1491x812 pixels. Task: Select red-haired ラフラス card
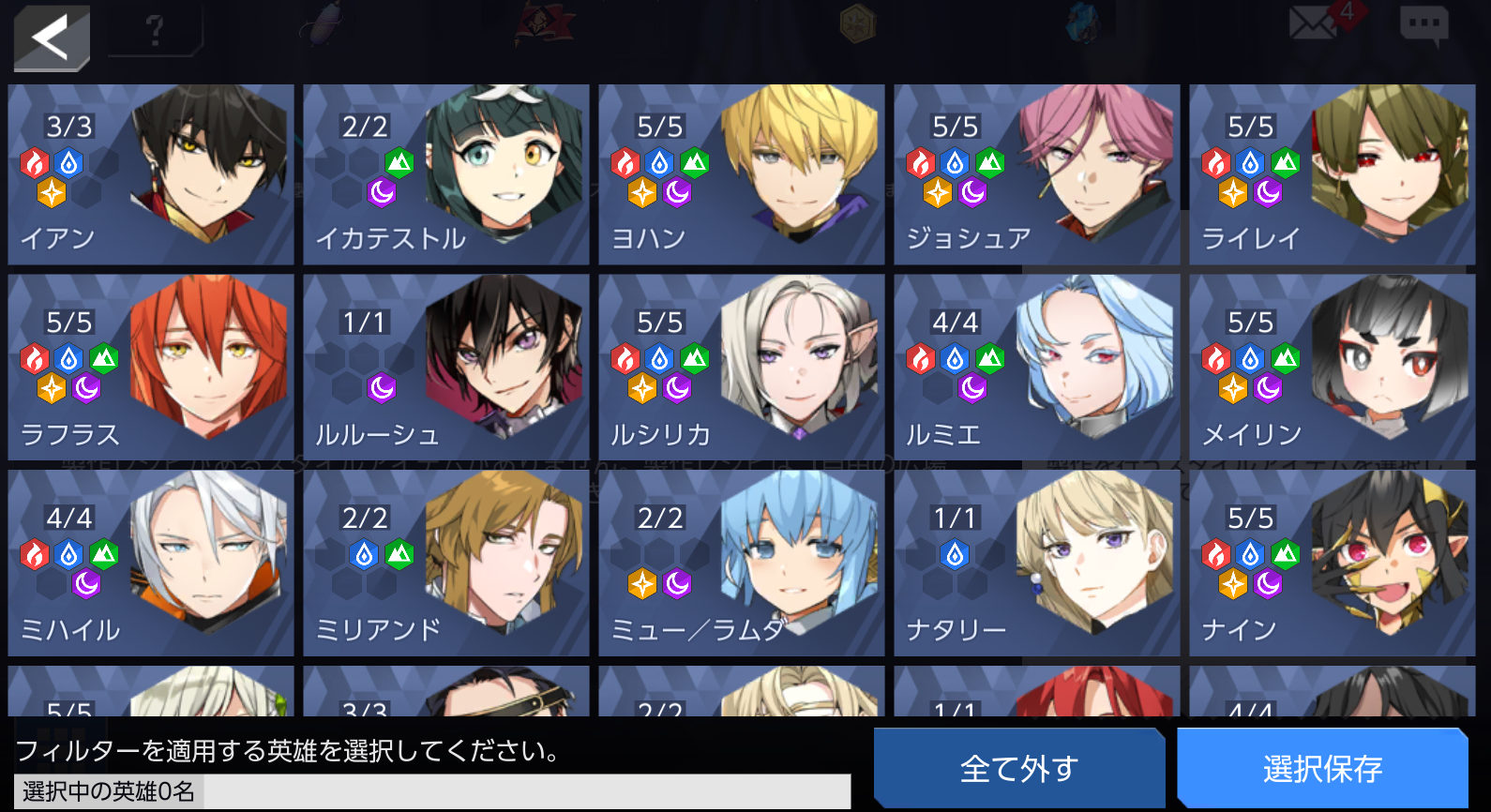pos(150,367)
